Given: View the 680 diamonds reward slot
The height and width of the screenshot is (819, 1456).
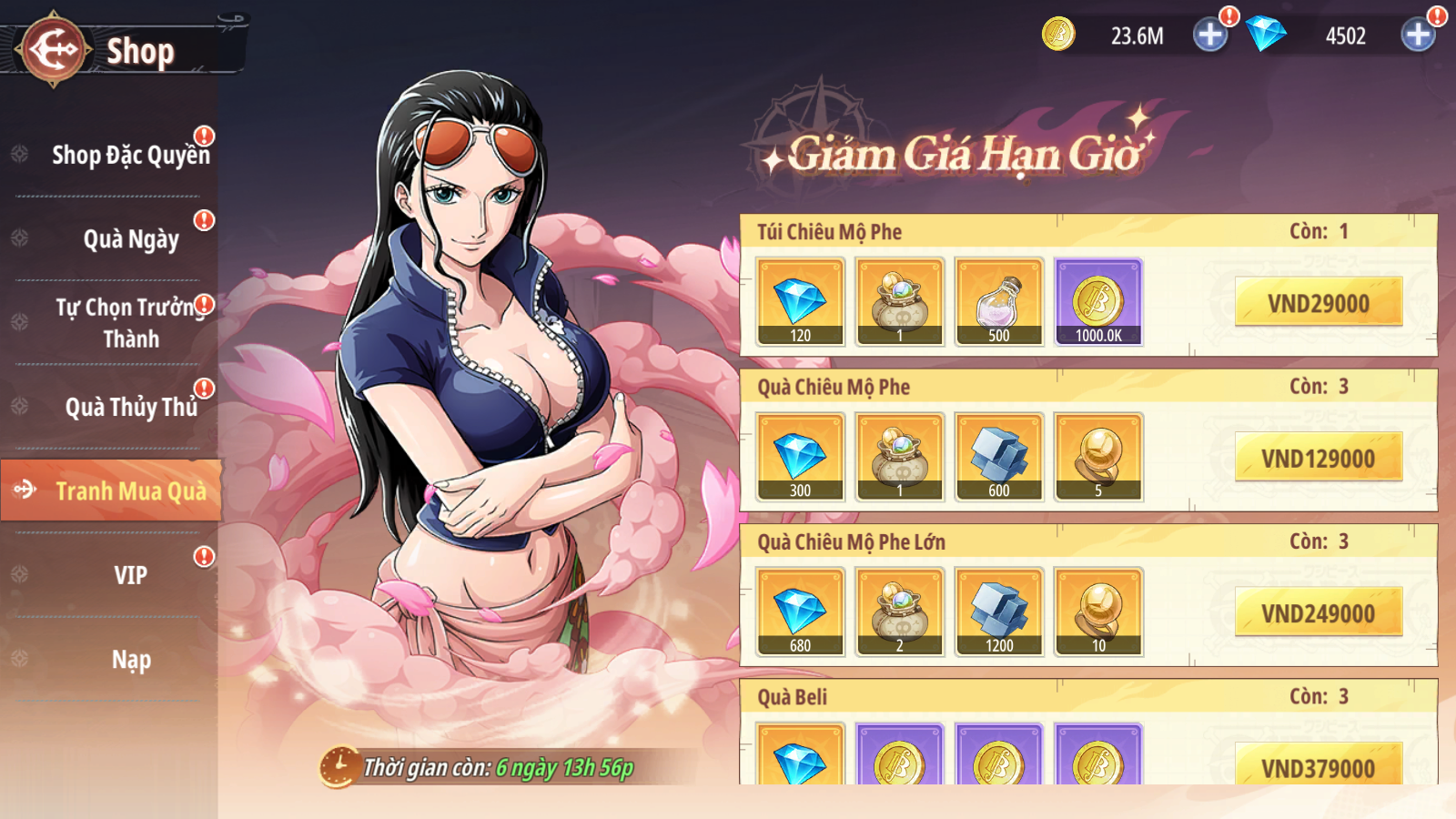Looking at the screenshot, I should point(801,612).
